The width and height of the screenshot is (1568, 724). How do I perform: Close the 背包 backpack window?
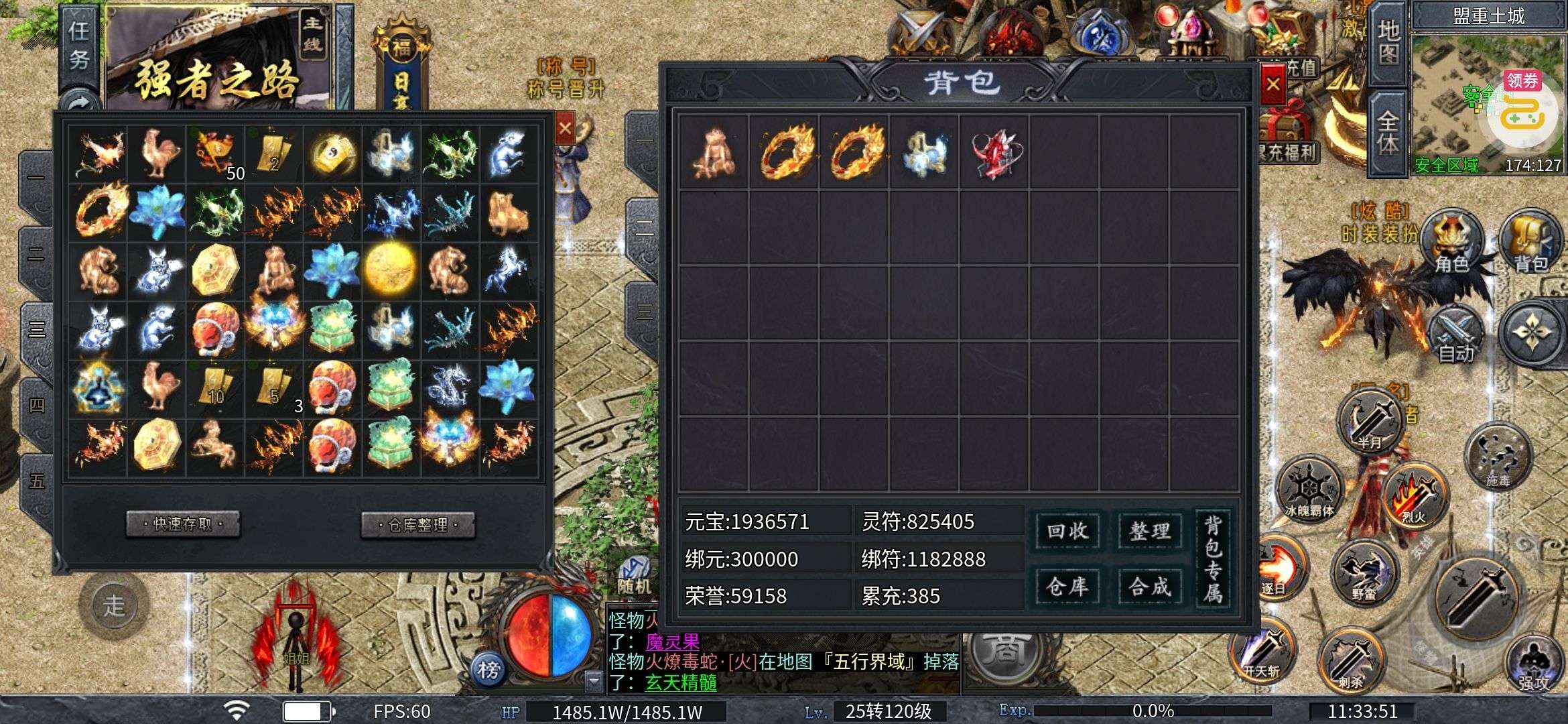[1272, 85]
